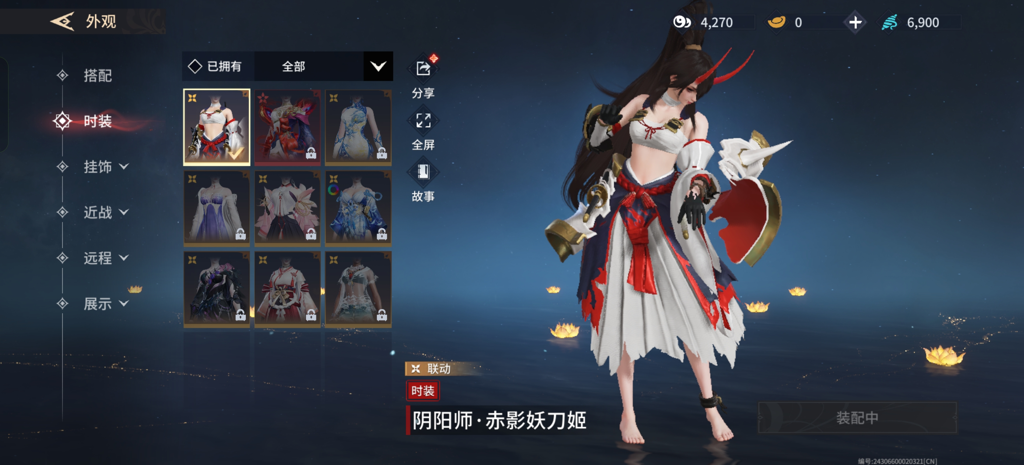Viewport: 1024px width, 465px height.
Task: Add currency with the plus button
Action: pos(855,22)
